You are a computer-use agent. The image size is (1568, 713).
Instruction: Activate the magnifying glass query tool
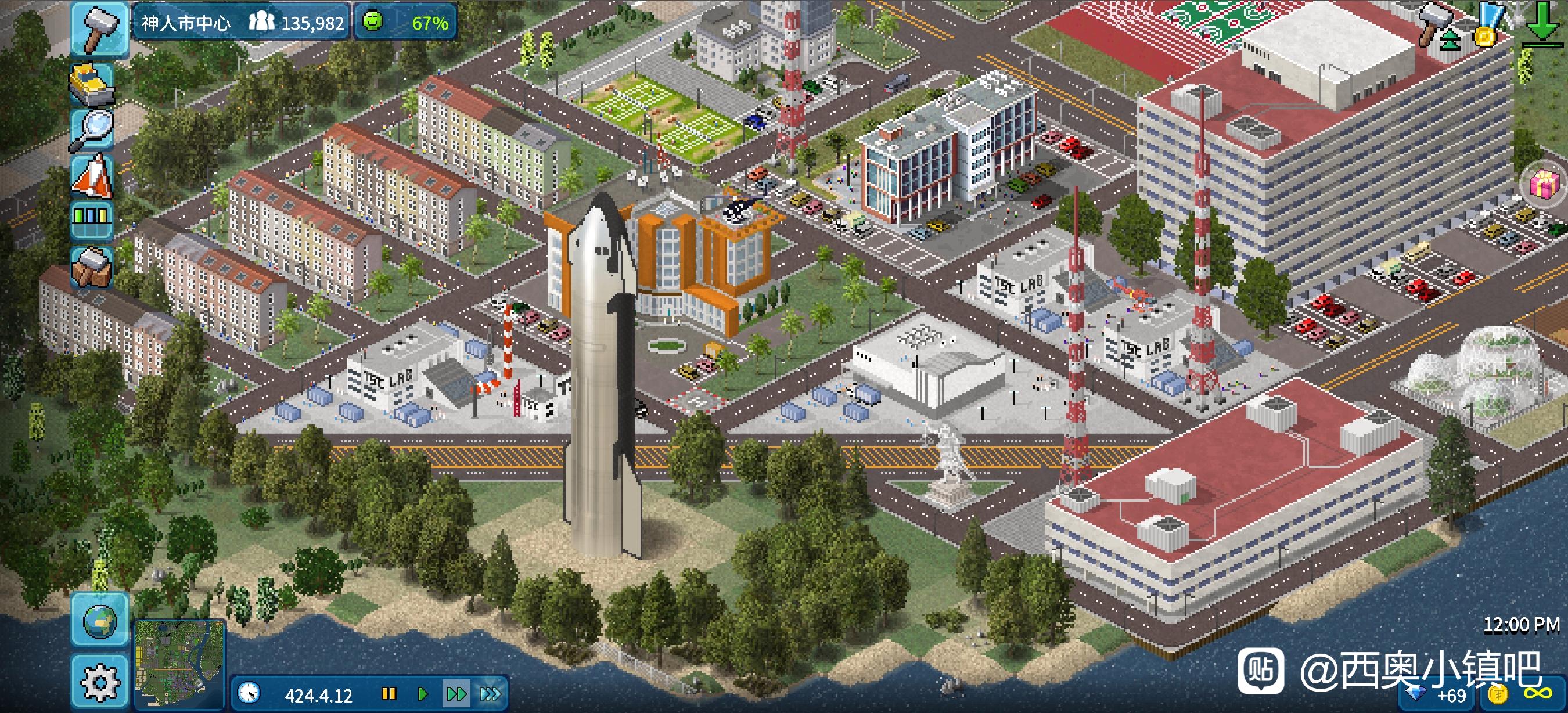[92, 129]
